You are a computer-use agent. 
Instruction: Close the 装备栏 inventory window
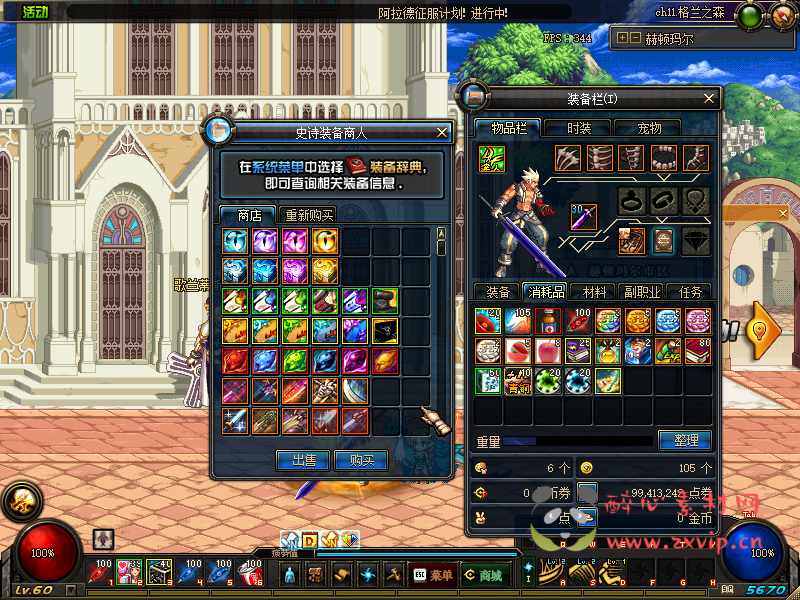[710, 98]
